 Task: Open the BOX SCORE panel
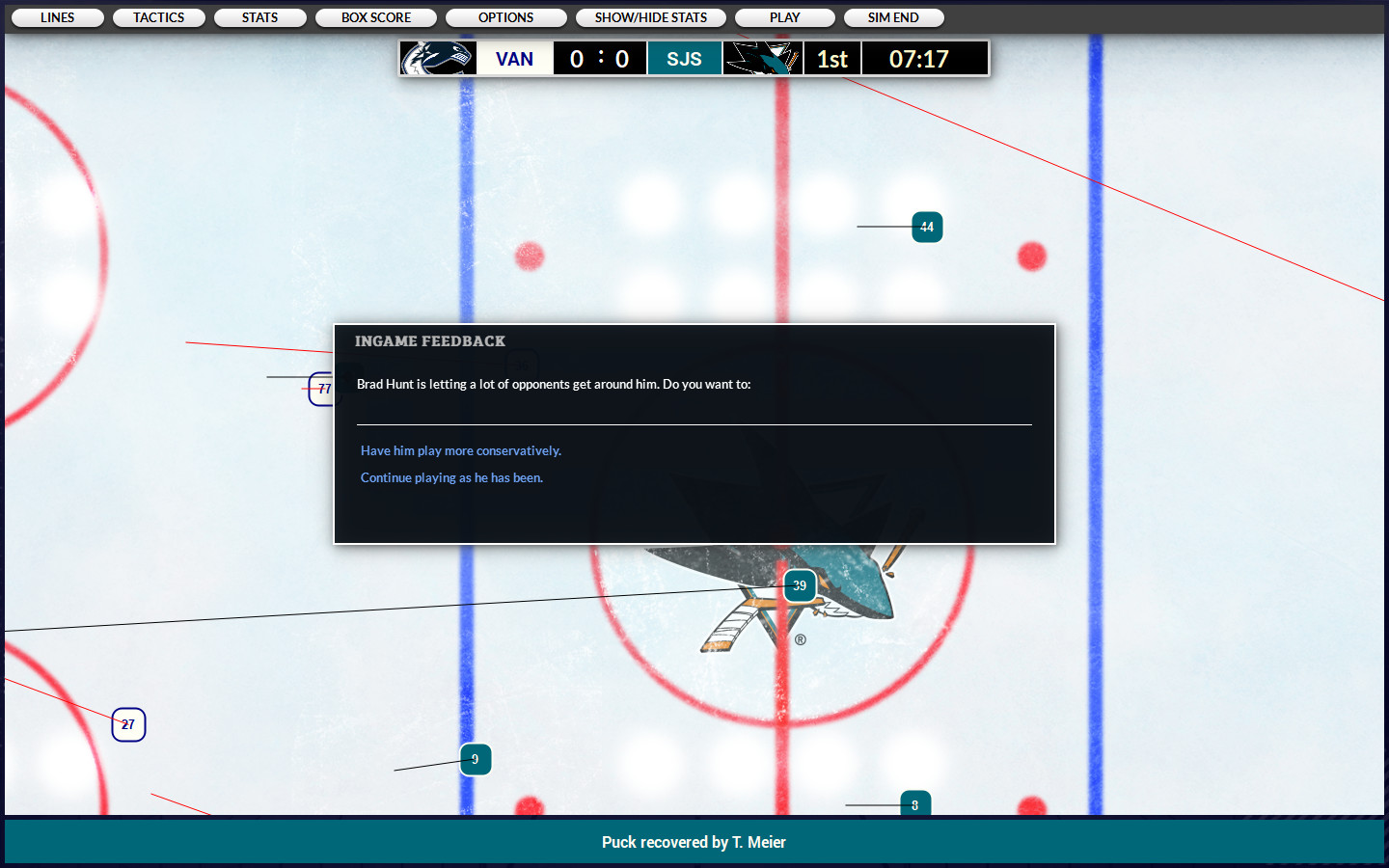pyautogui.click(x=376, y=16)
